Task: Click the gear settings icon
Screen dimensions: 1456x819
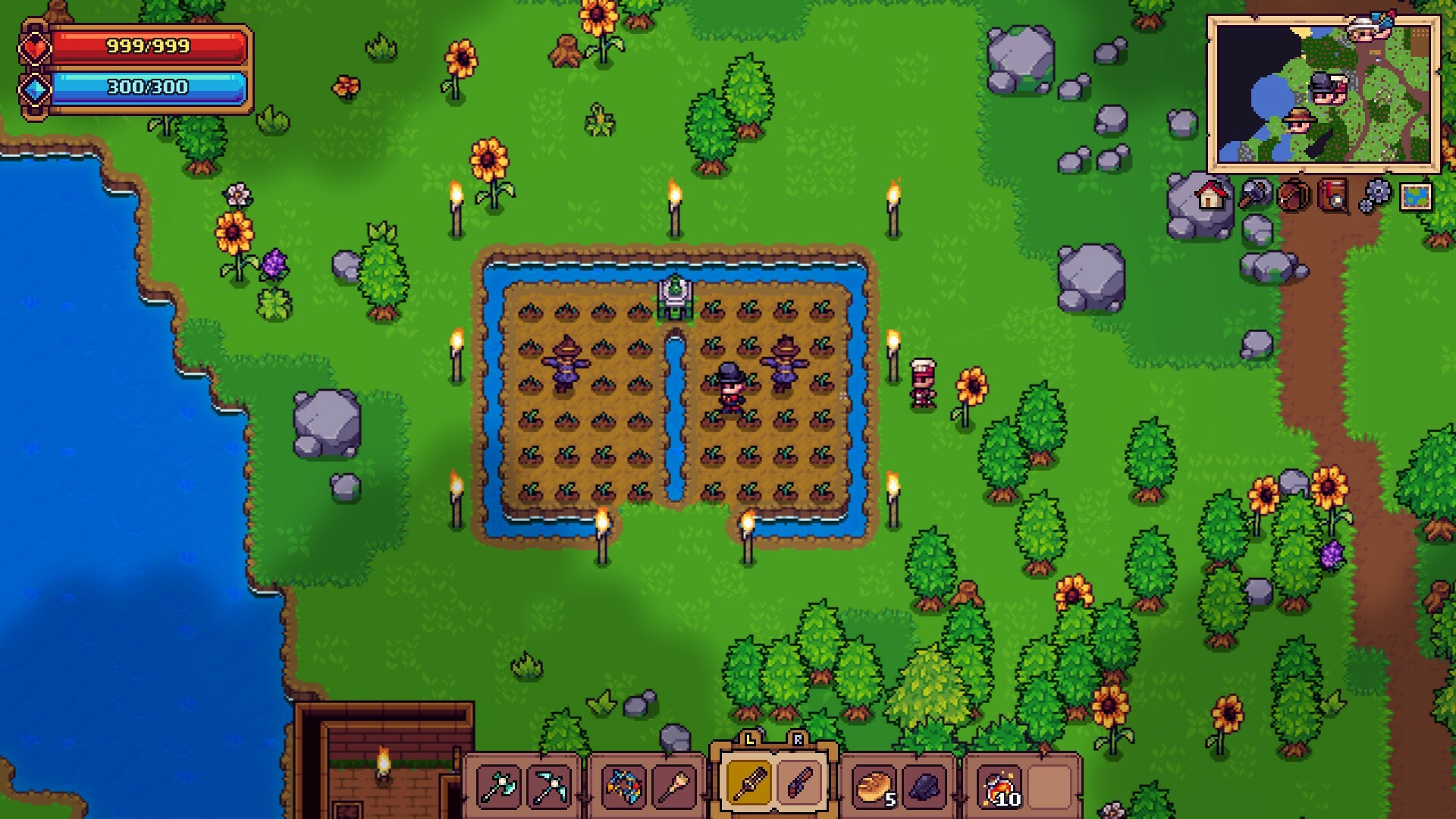Action: click(1374, 197)
